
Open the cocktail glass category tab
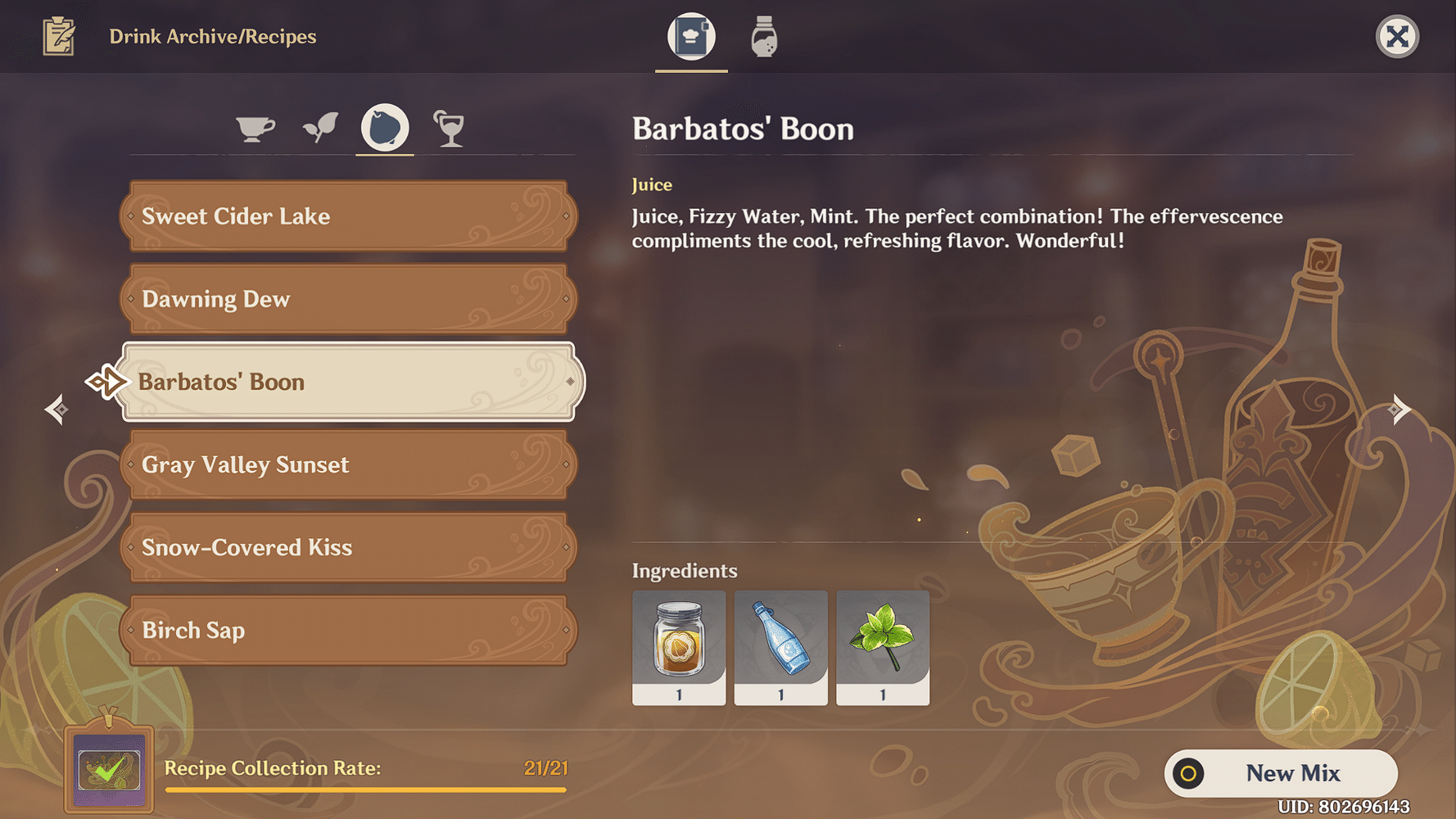(449, 129)
